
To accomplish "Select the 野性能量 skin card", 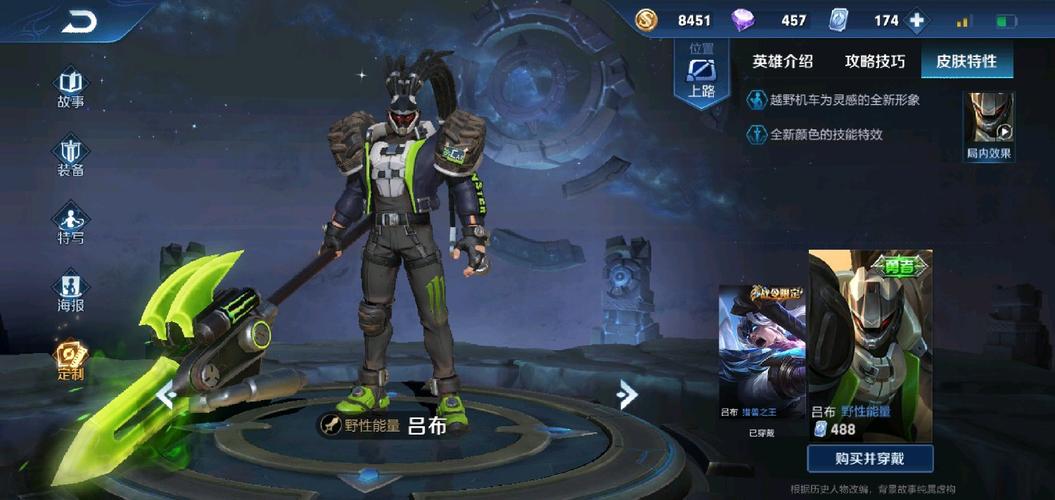I will (x=870, y=345).
